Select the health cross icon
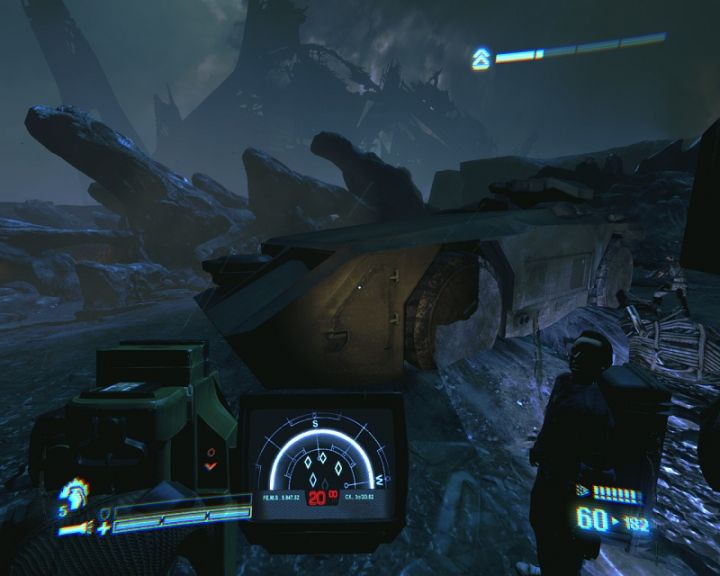Viewport: 720px width, 576px height. [103, 525]
